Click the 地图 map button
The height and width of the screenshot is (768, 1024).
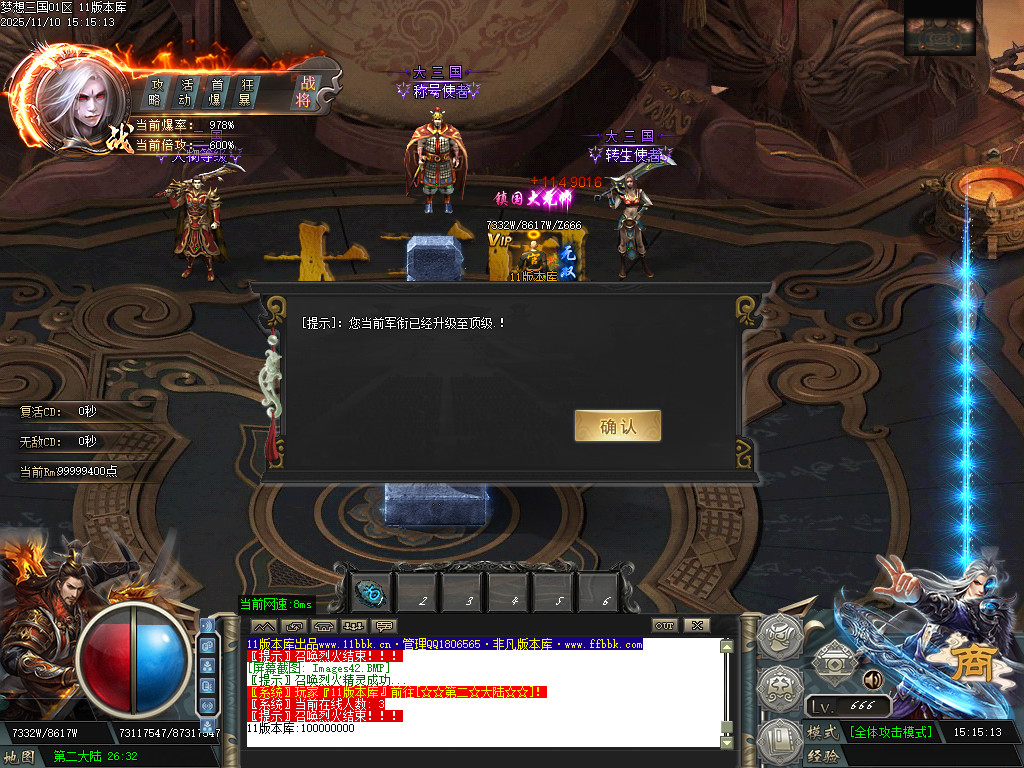tap(20, 757)
